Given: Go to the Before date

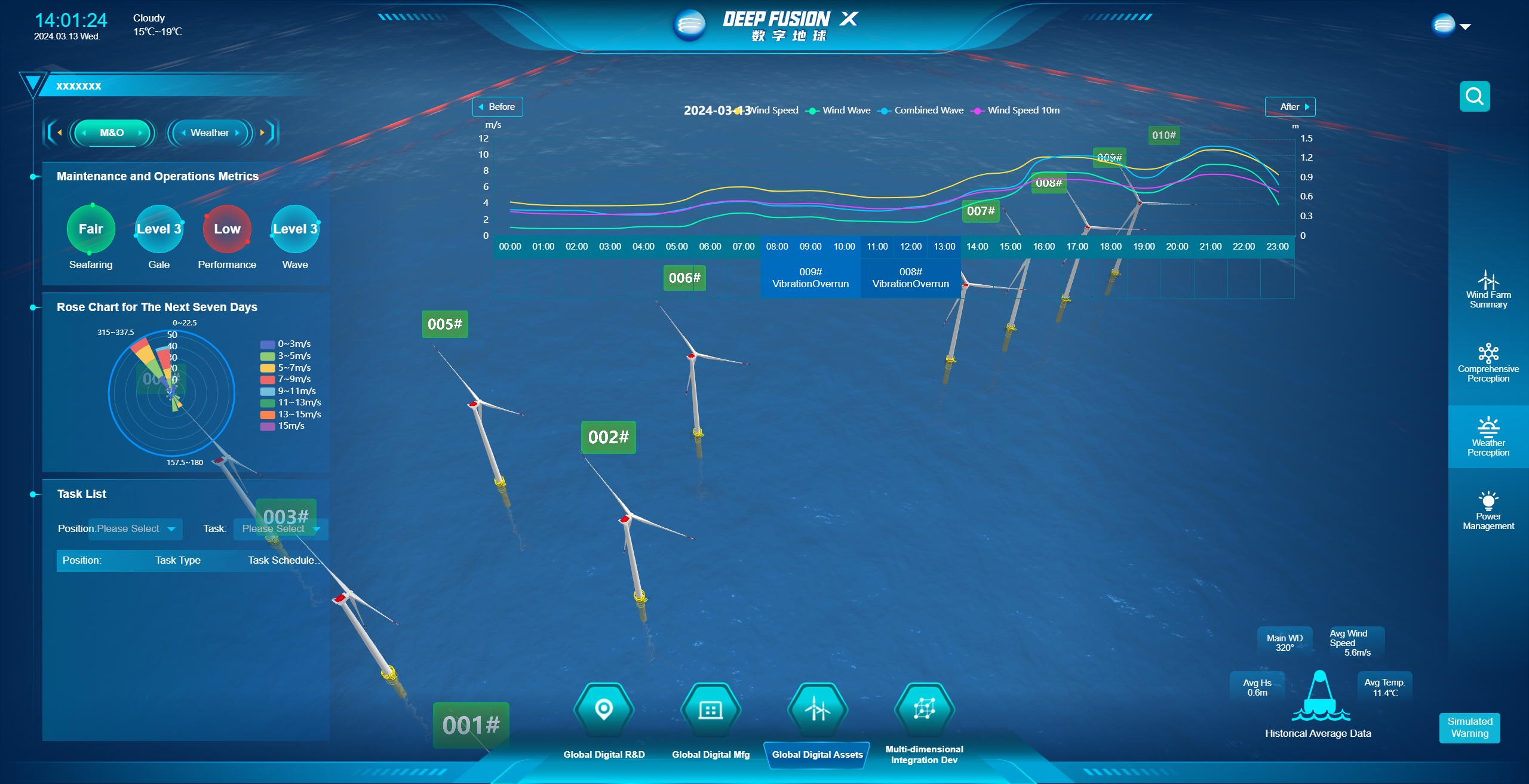Looking at the screenshot, I should pos(498,107).
